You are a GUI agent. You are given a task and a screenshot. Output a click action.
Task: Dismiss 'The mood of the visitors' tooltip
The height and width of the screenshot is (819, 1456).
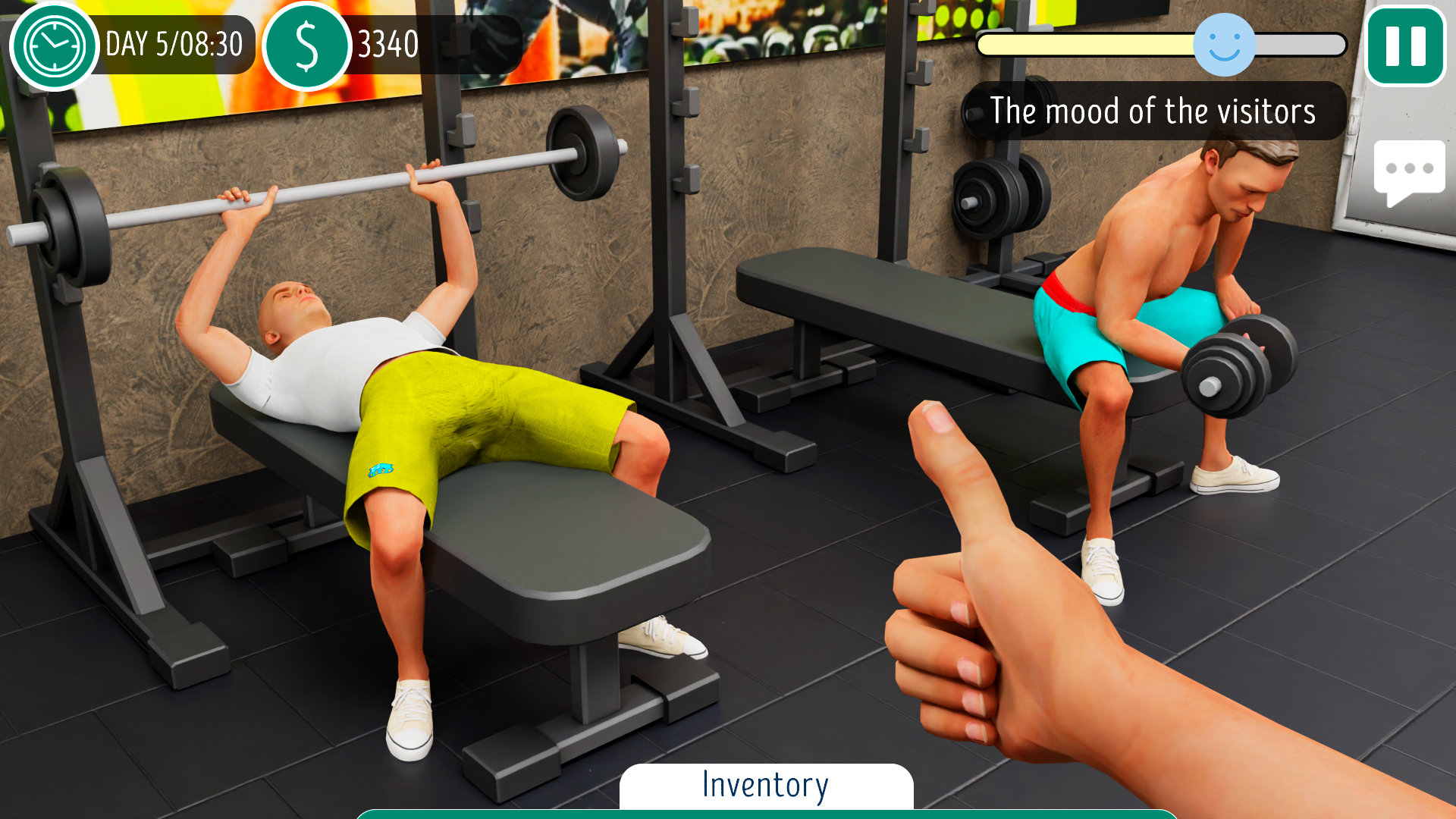[1154, 111]
